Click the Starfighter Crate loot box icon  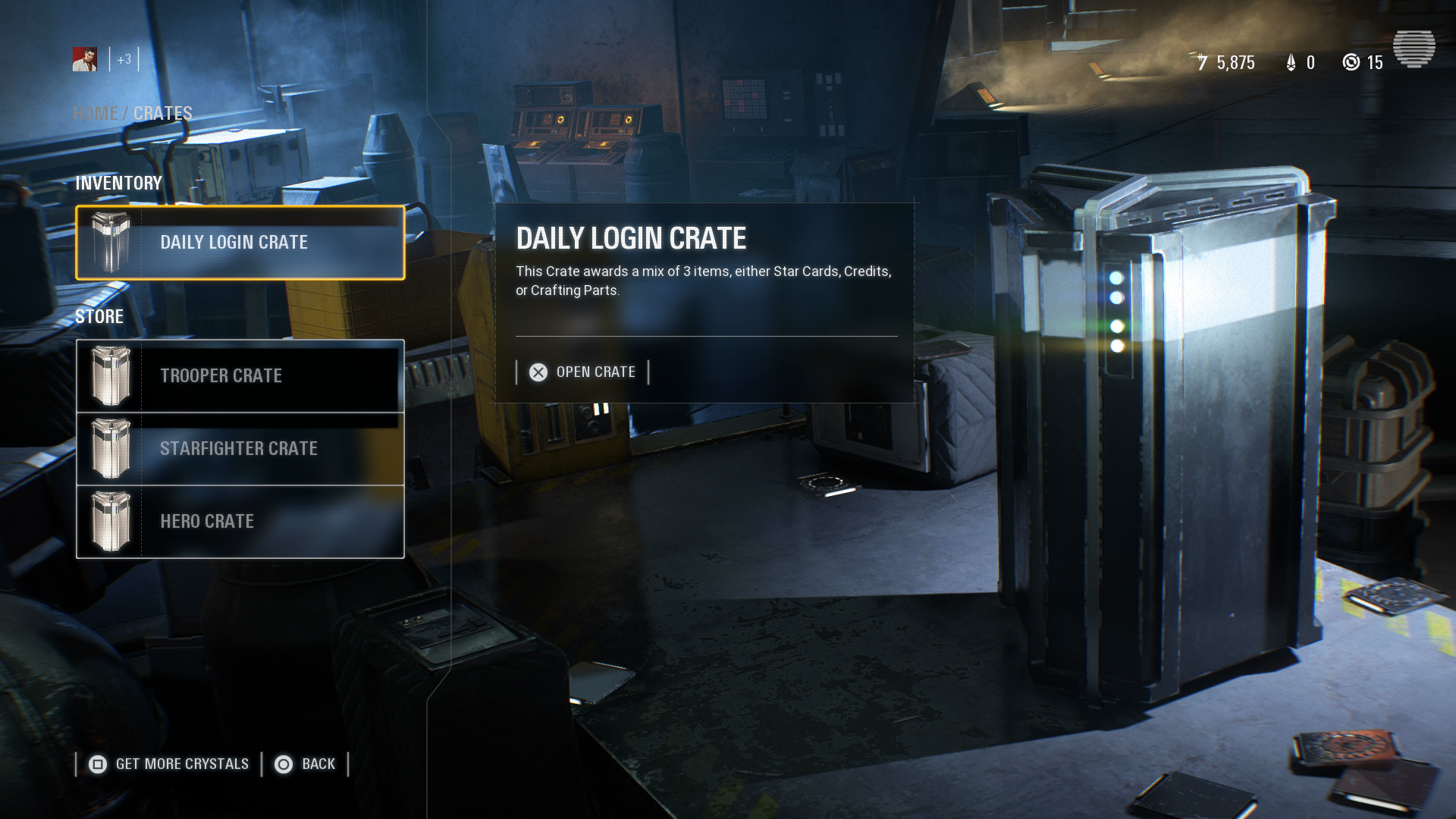[113, 448]
